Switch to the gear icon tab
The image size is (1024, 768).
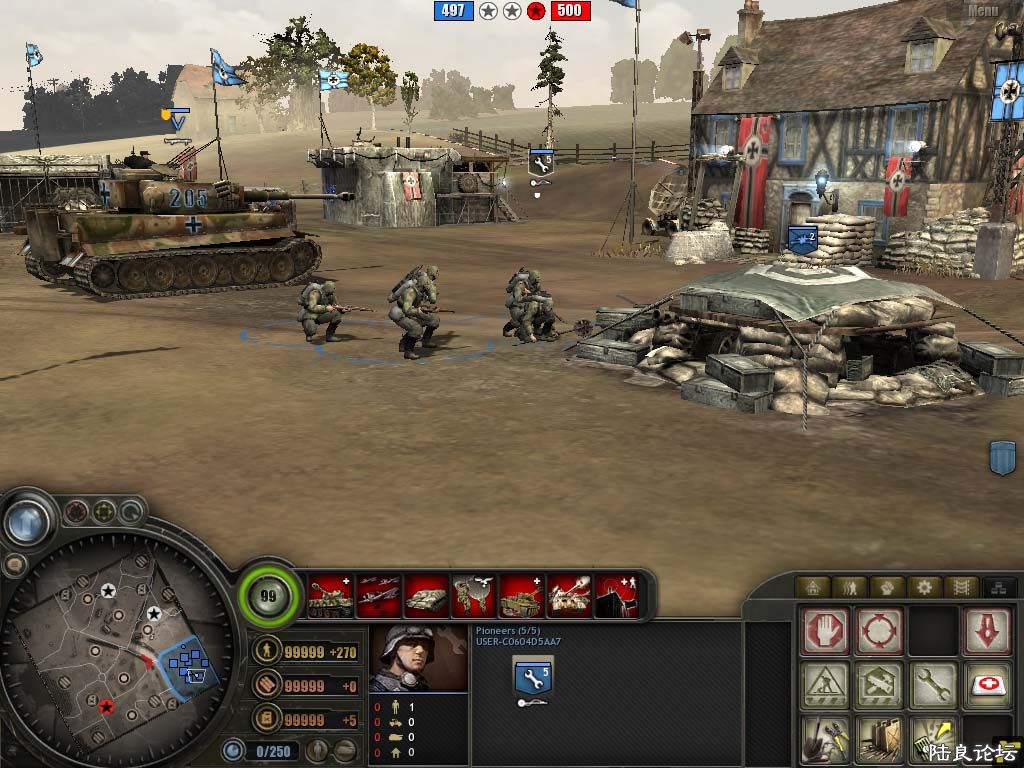pyautogui.click(x=925, y=587)
